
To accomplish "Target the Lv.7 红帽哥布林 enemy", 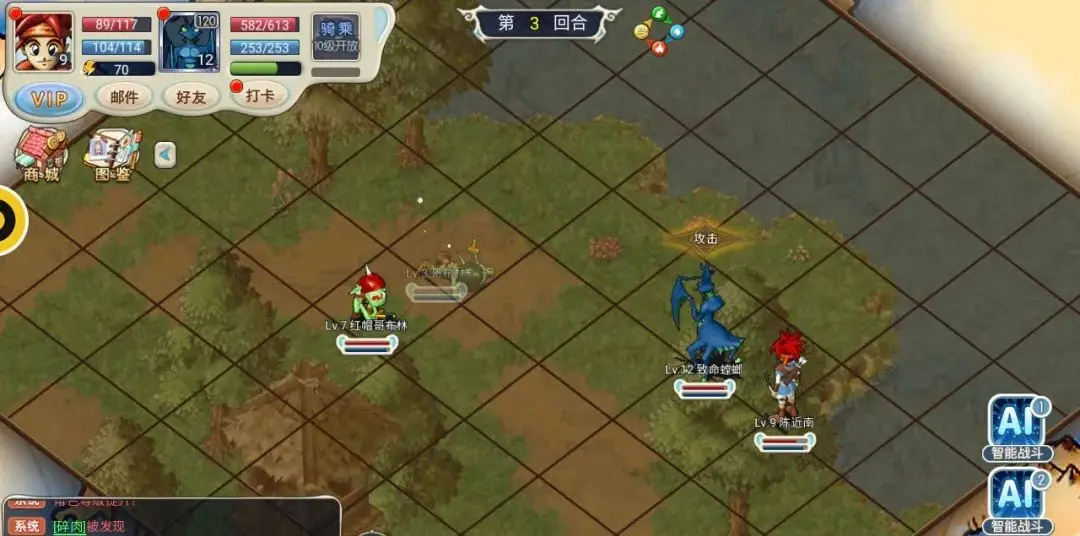I will [x=366, y=299].
